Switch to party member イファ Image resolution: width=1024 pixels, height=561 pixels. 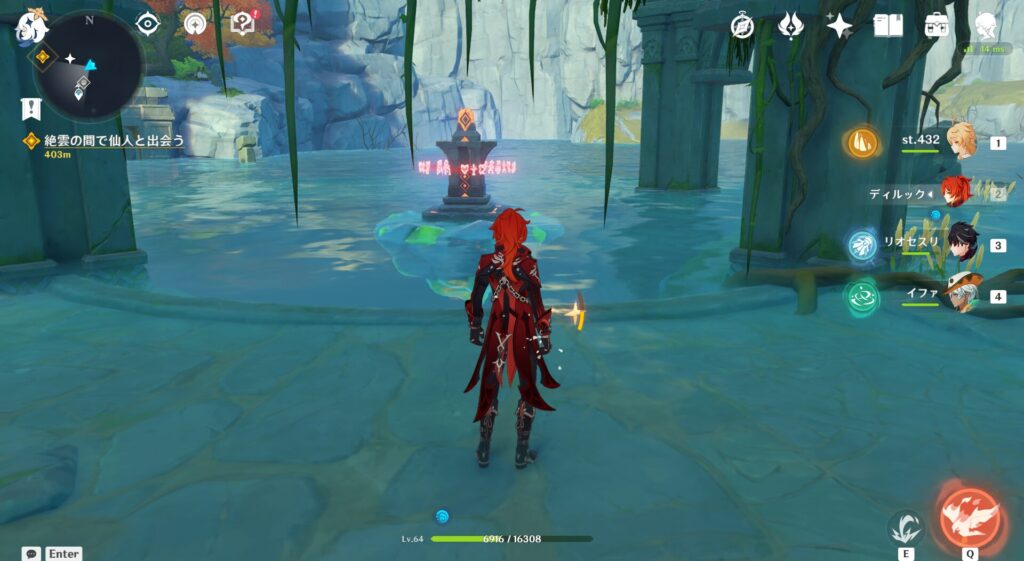(x=963, y=296)
